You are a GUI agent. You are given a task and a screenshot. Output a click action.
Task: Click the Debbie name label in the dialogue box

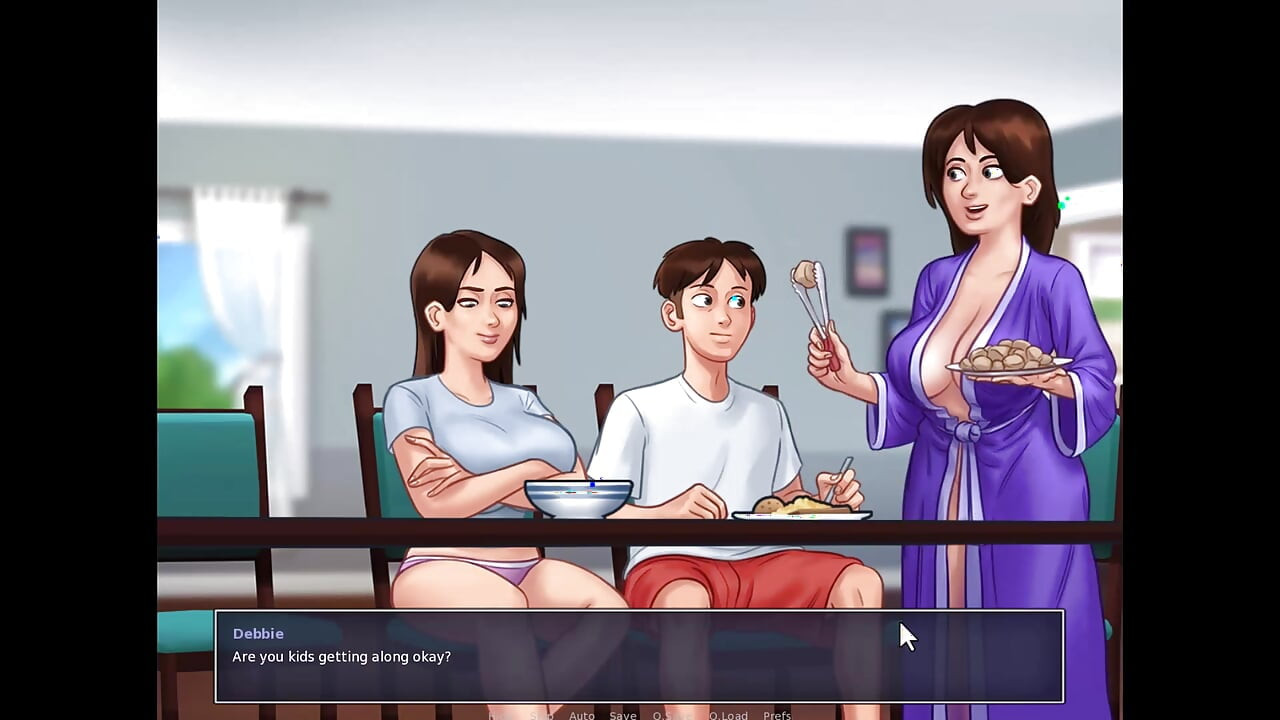(258, 633)
